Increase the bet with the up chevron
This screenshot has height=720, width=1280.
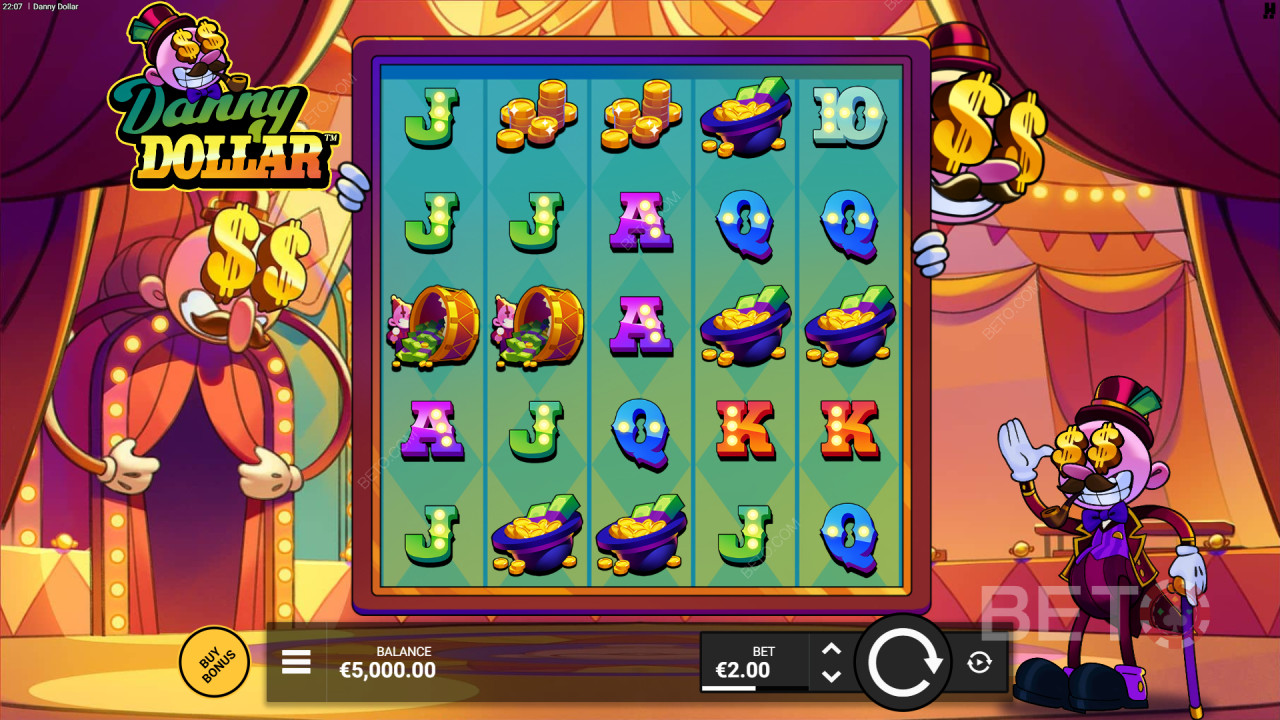(x=831, y=649)
